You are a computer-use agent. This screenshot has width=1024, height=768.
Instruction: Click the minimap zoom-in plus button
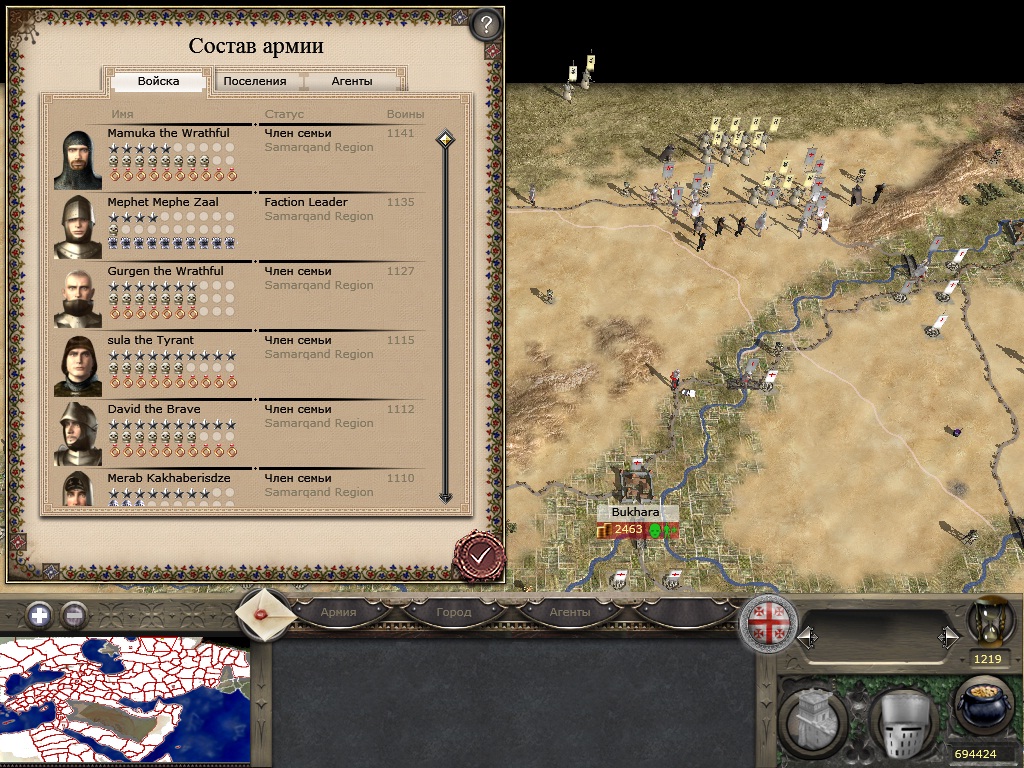(x=39, y=615)
